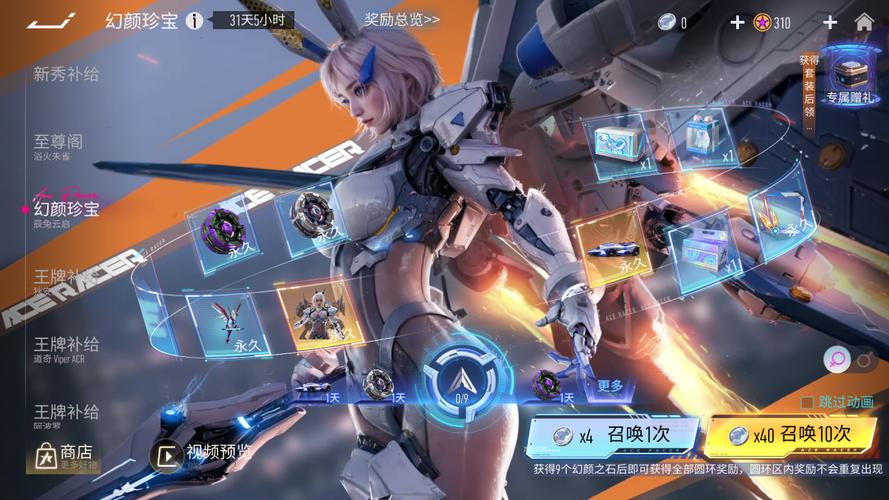Open the info icon beside 幻颜珍宝
889x500 pixels.
[x=194, y=21]
